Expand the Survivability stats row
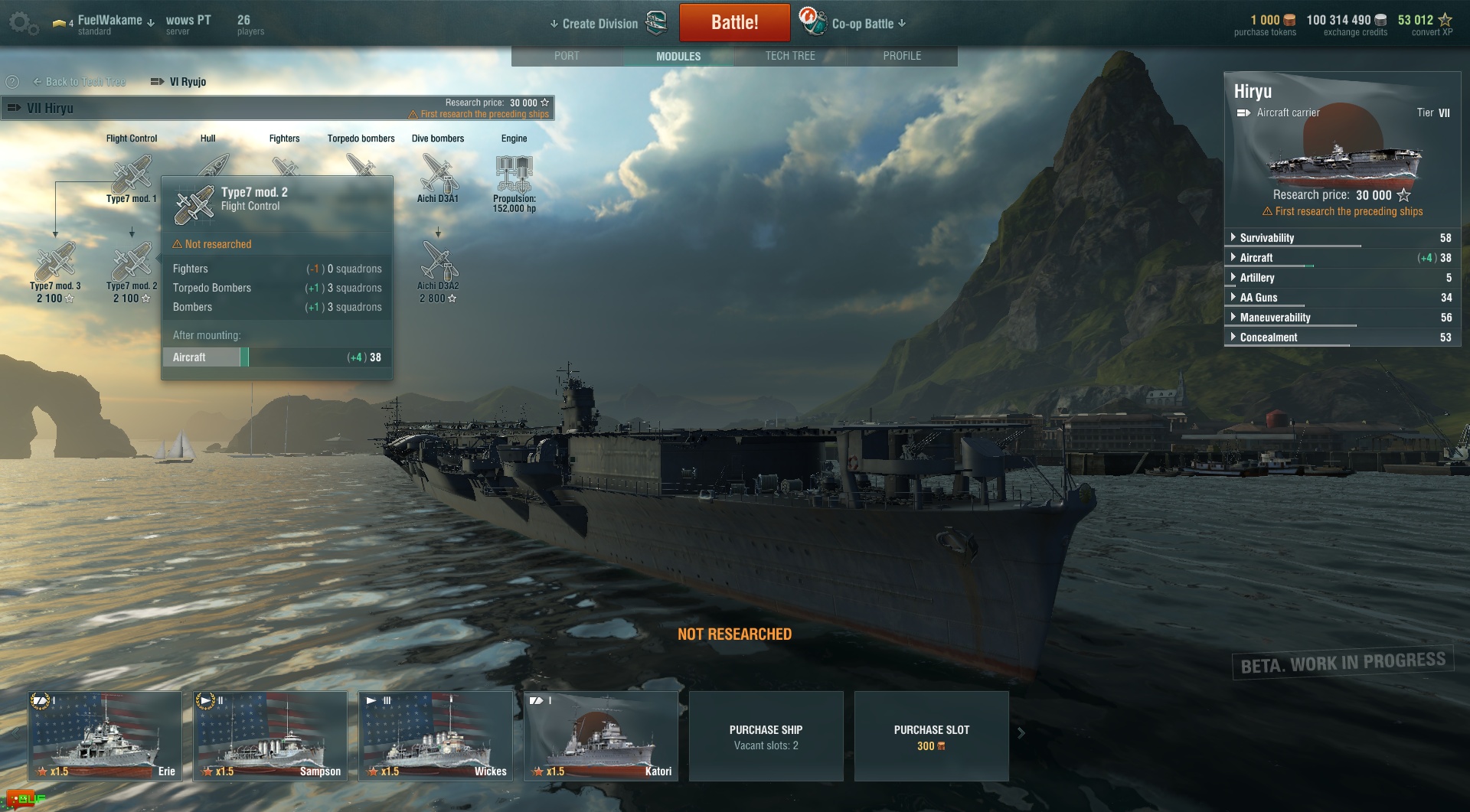 tap(1267, 238)
